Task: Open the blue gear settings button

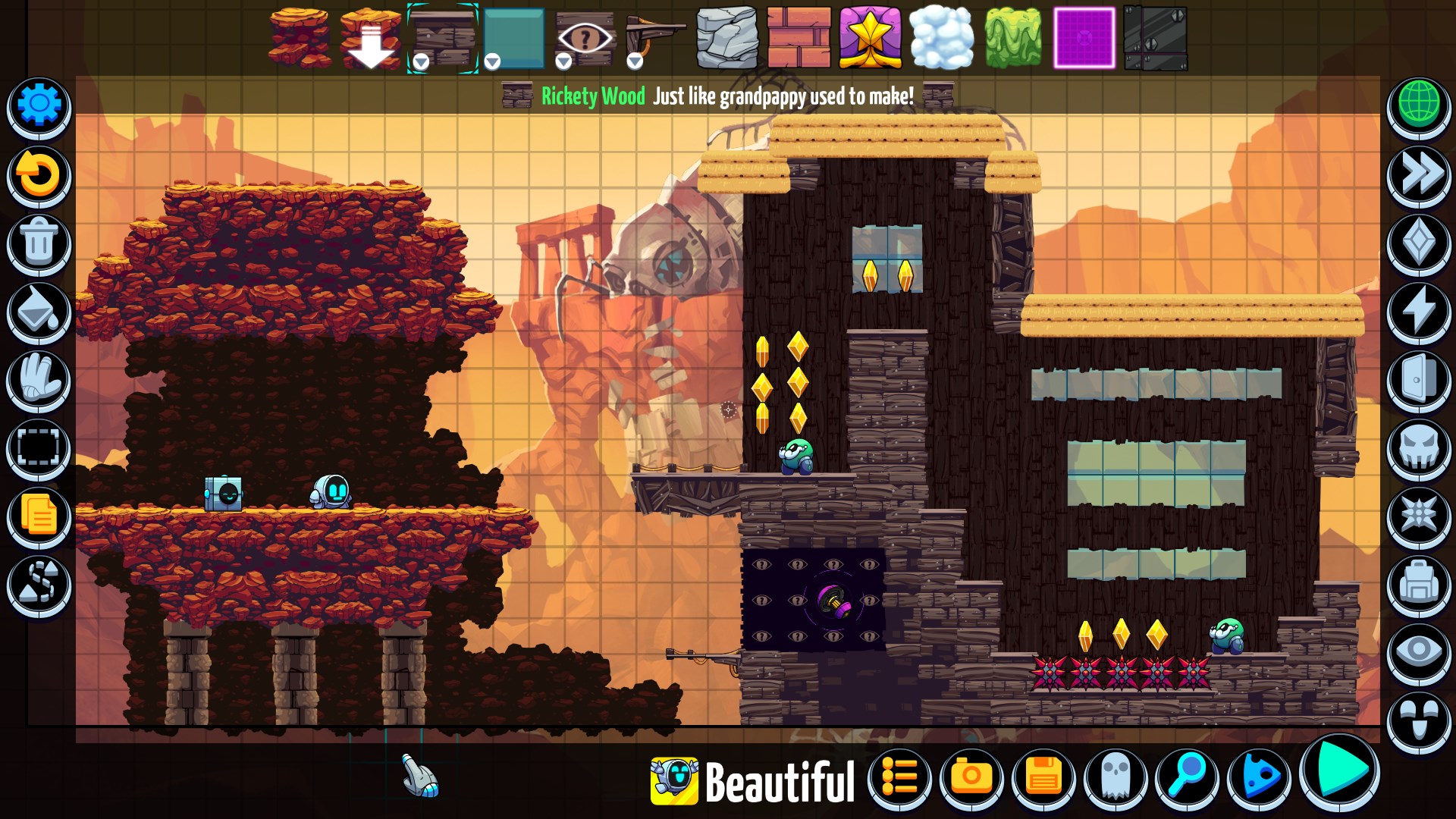Action: (39, 105)
